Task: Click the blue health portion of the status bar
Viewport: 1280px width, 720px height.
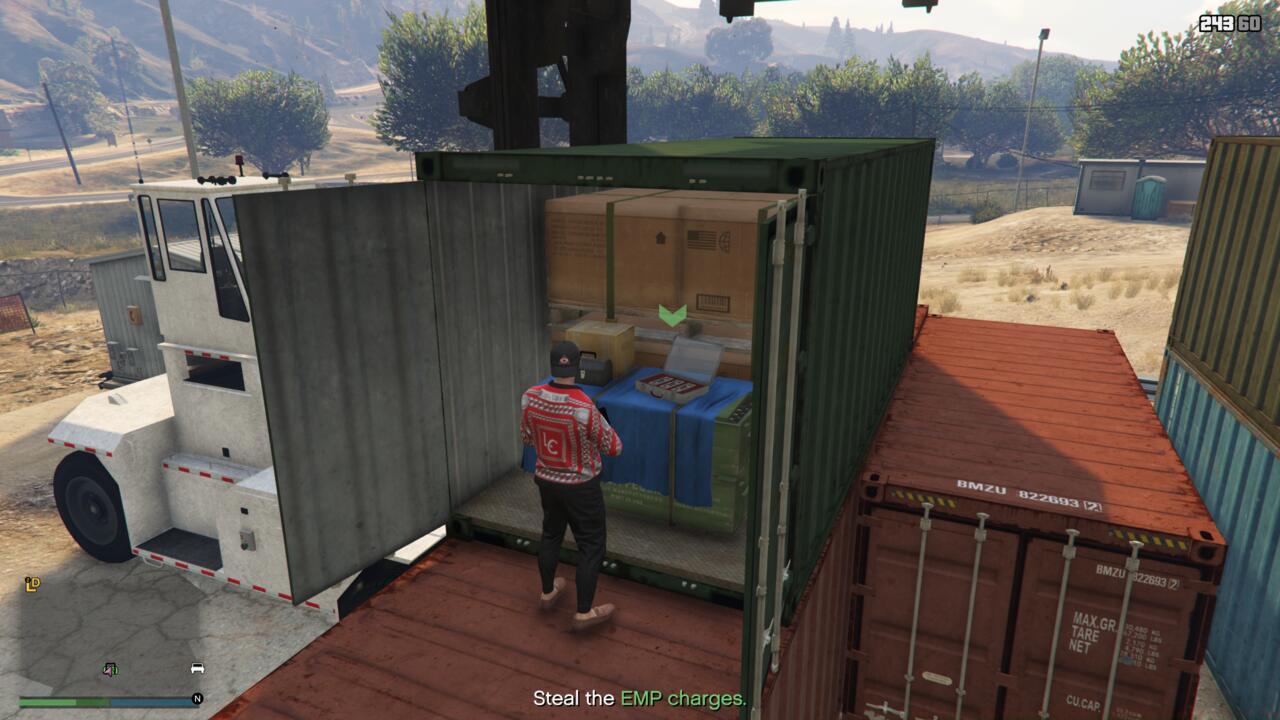Action: 150,699
